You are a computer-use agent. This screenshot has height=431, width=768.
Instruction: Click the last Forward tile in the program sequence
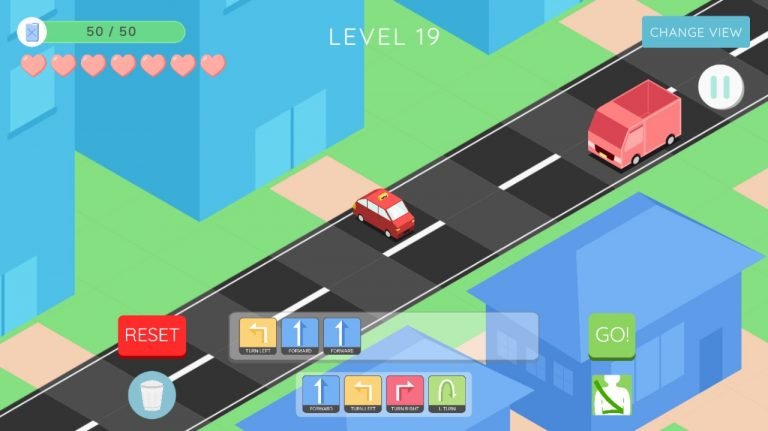[342, 337]
